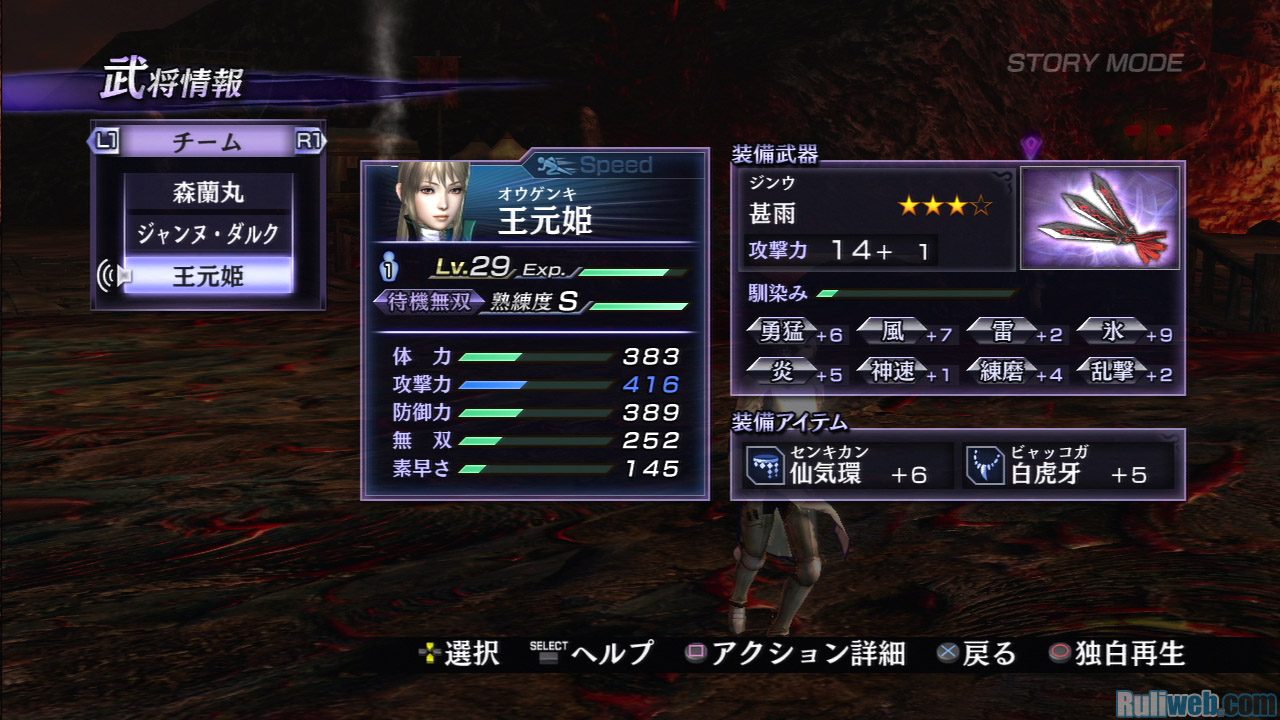
Task: Select the 白虎牙 equipped item
Action: coord(1066,467)
